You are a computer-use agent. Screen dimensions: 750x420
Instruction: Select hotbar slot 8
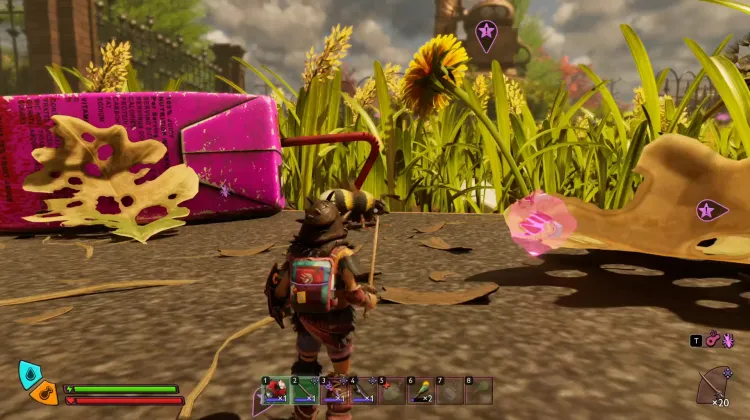(x=479, y=390)
